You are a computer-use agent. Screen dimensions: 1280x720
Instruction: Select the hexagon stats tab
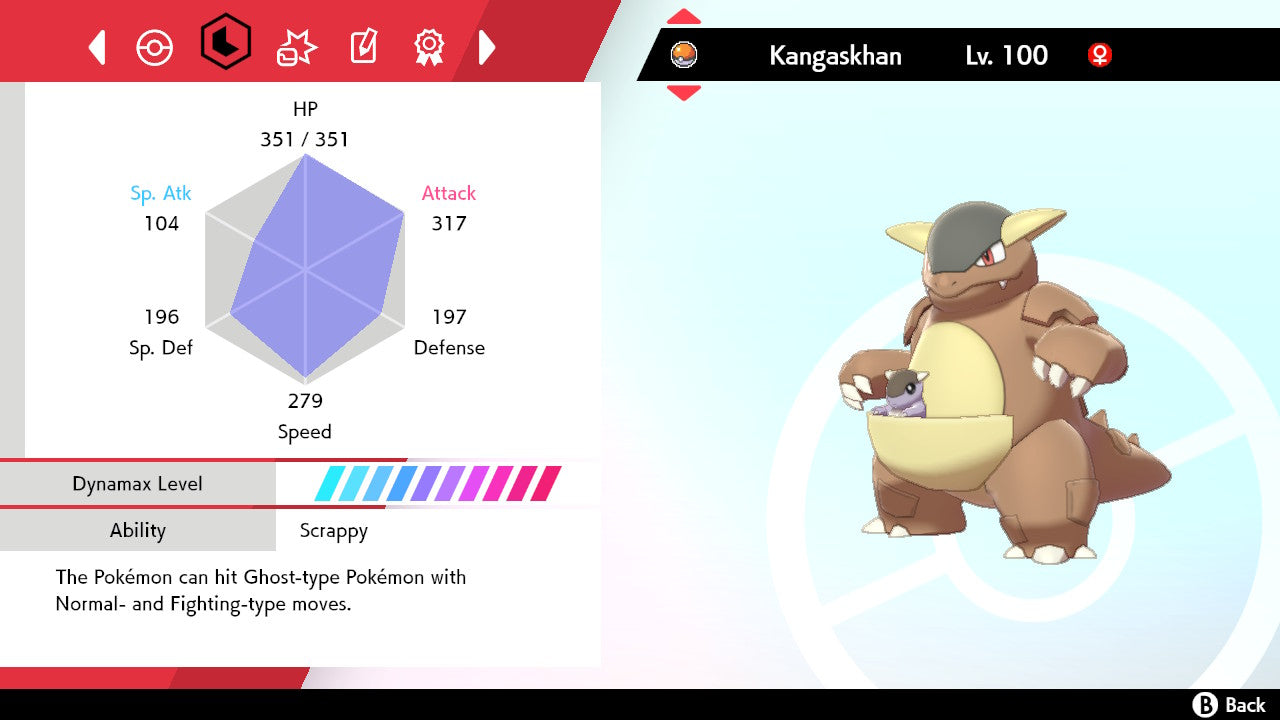[226, 42]
